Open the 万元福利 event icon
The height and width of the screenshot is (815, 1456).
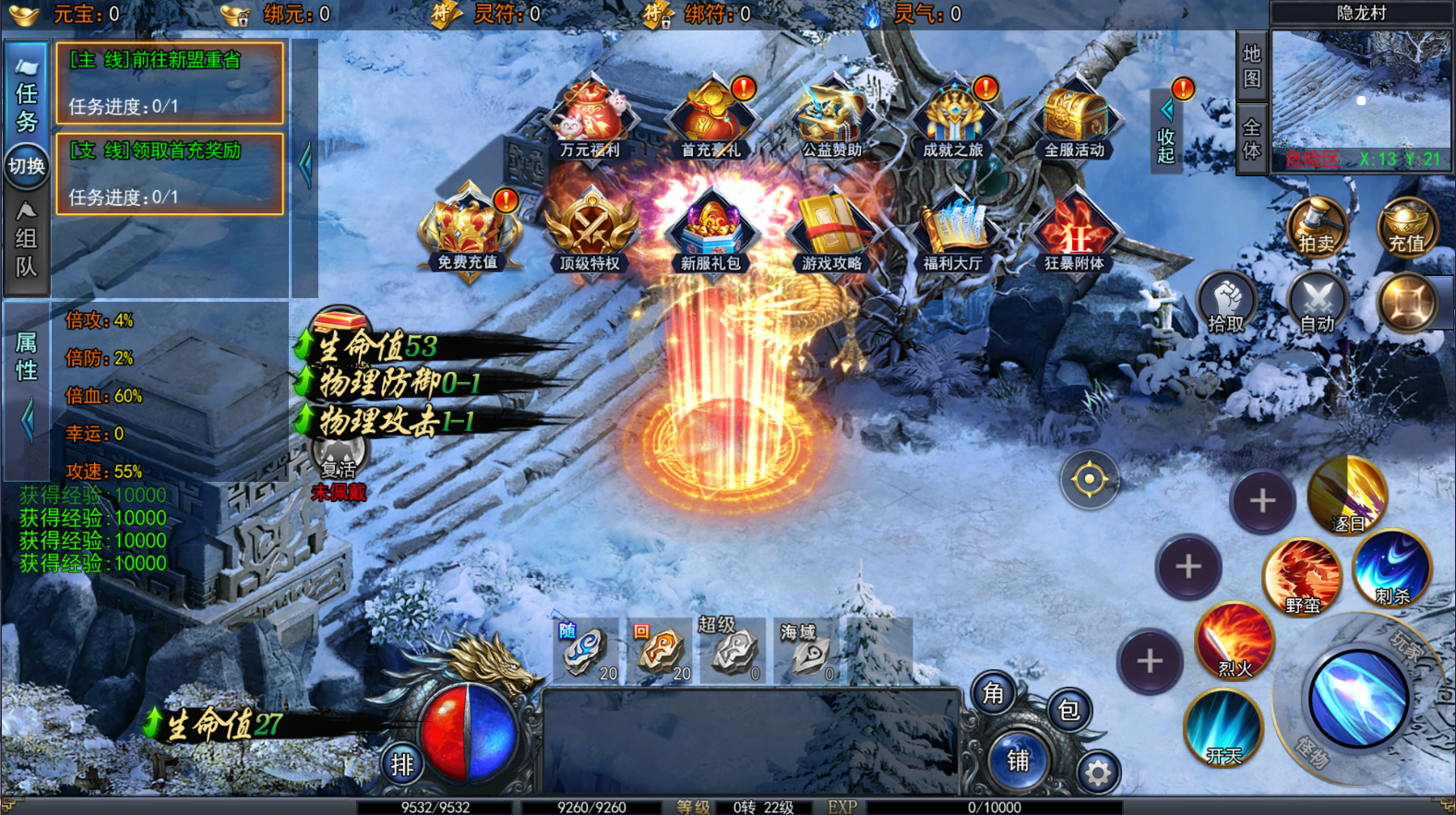[590, 120]
